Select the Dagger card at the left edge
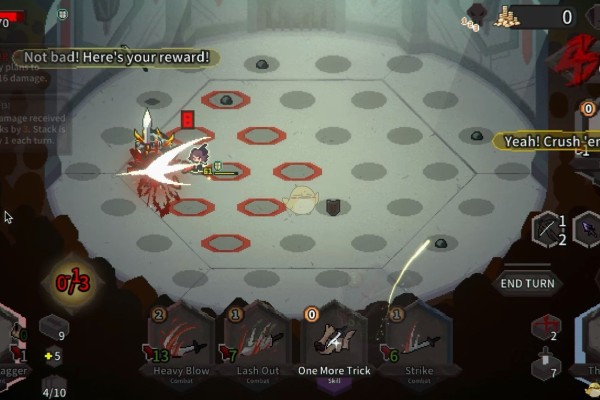 point(12,345)
